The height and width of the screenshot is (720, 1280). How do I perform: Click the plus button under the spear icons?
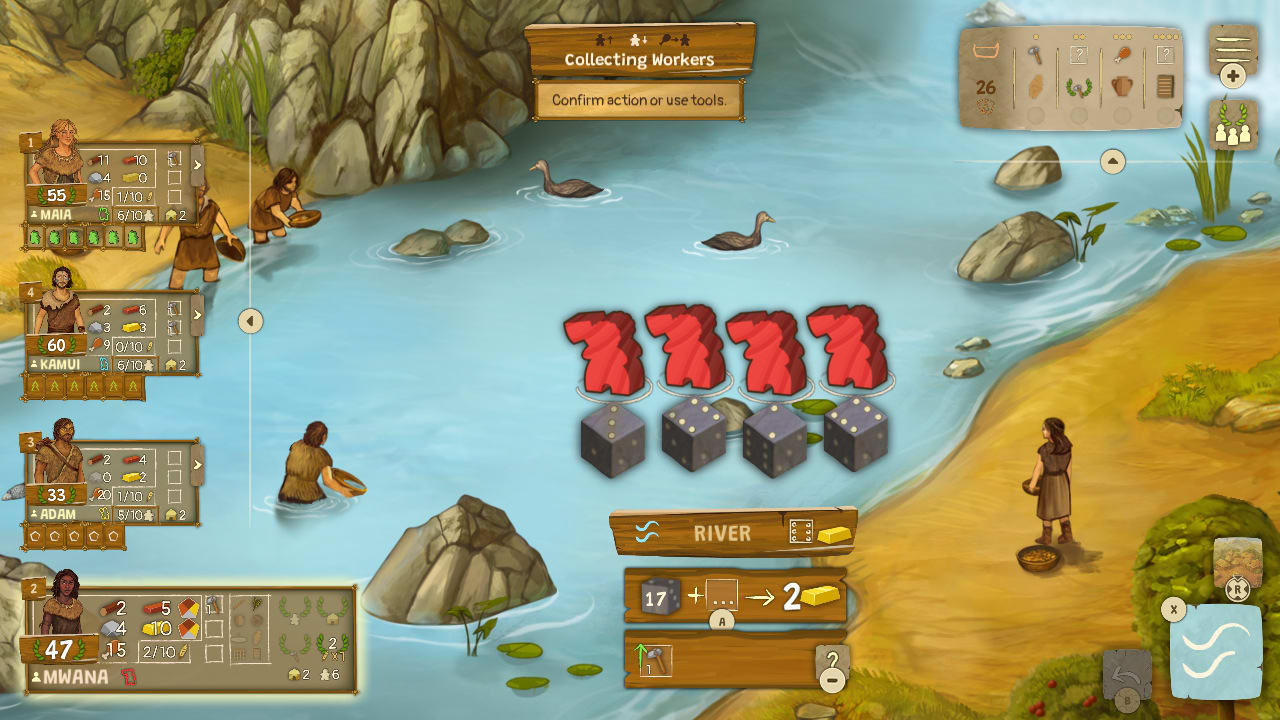(1232, 75)
